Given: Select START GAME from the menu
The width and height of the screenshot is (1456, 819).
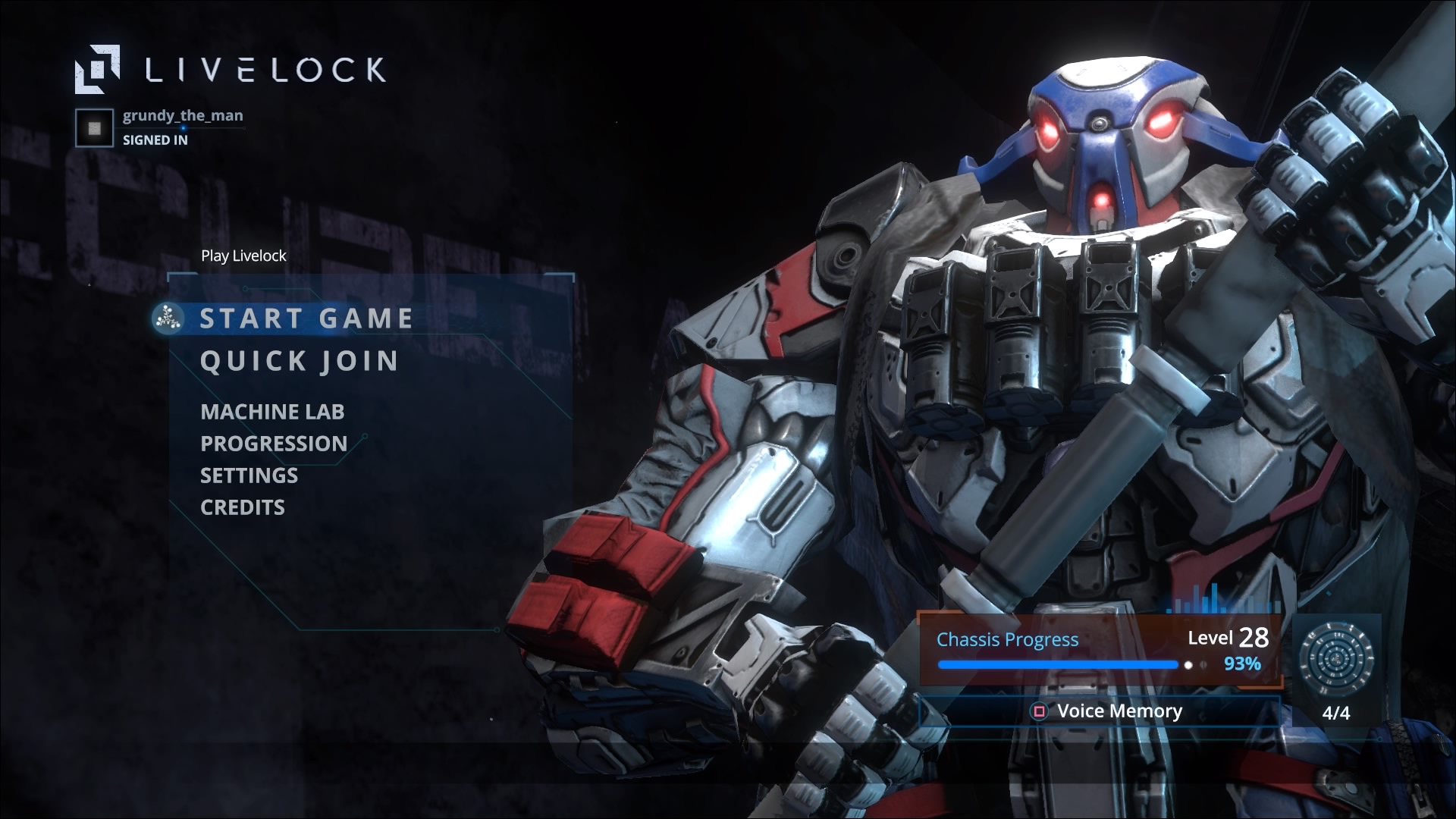Looking at the screenshot, I should 305,318.
